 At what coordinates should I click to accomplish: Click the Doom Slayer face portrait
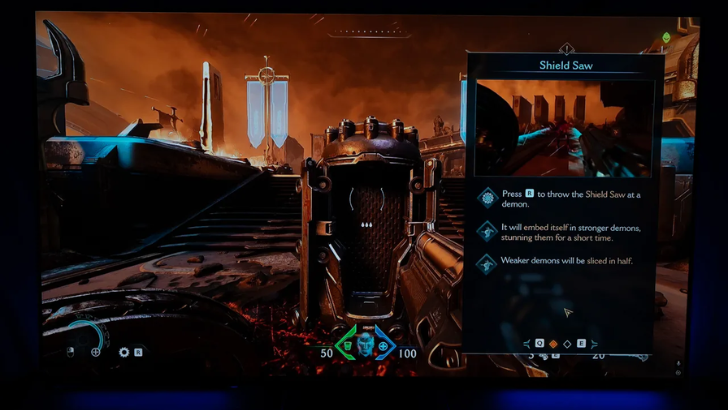coord(365,345)
